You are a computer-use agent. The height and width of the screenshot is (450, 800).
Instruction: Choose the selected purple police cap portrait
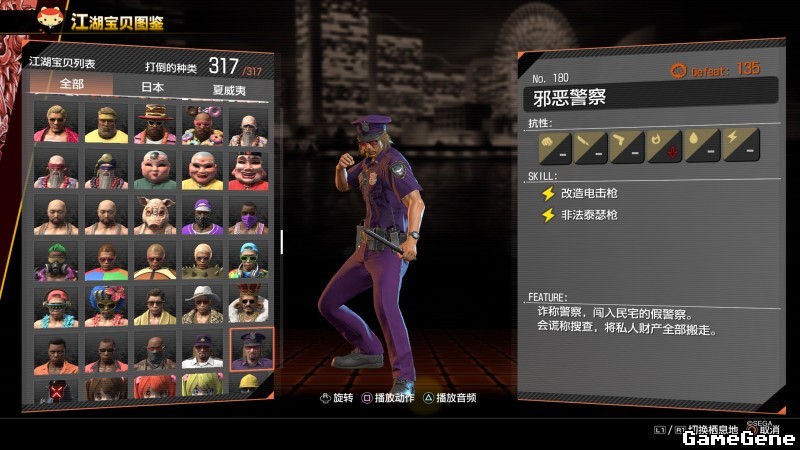tap(250, 349)
